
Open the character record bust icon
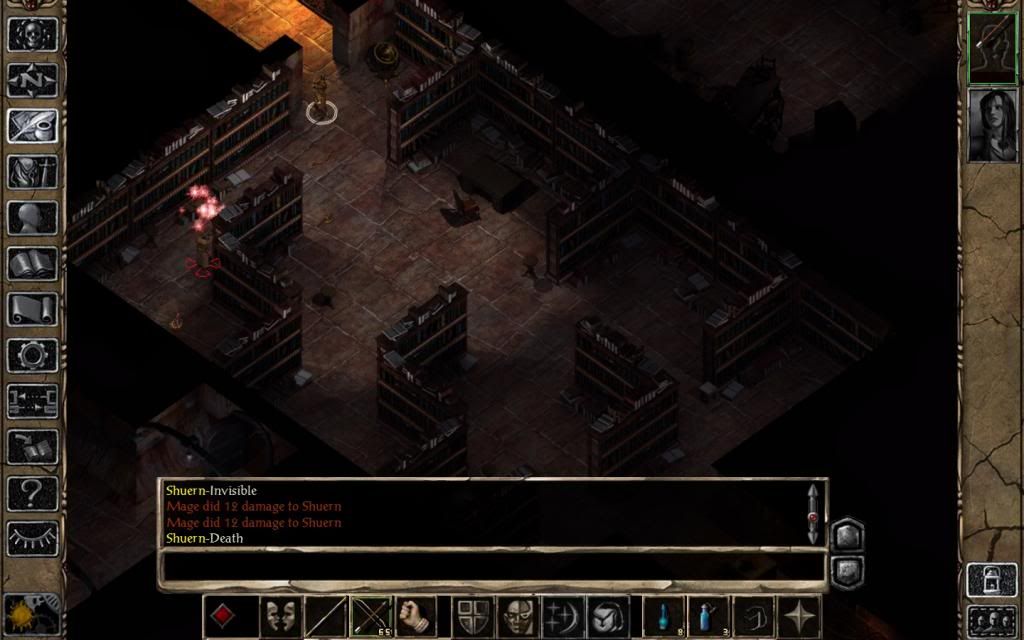[32, 217]
